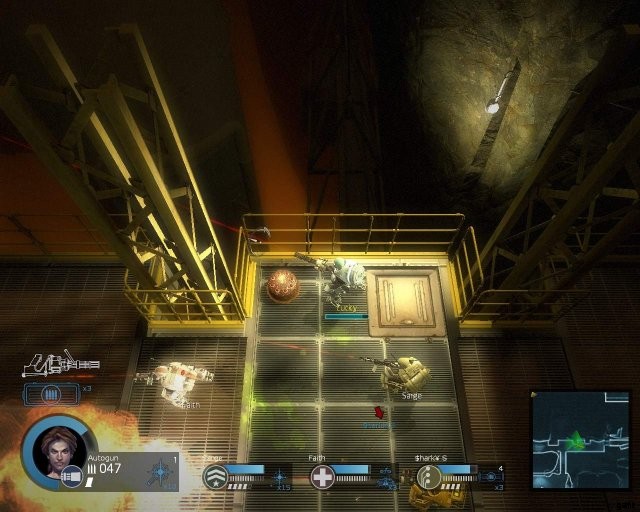Select $harkY S's squadmate class icon

[429, 477]
